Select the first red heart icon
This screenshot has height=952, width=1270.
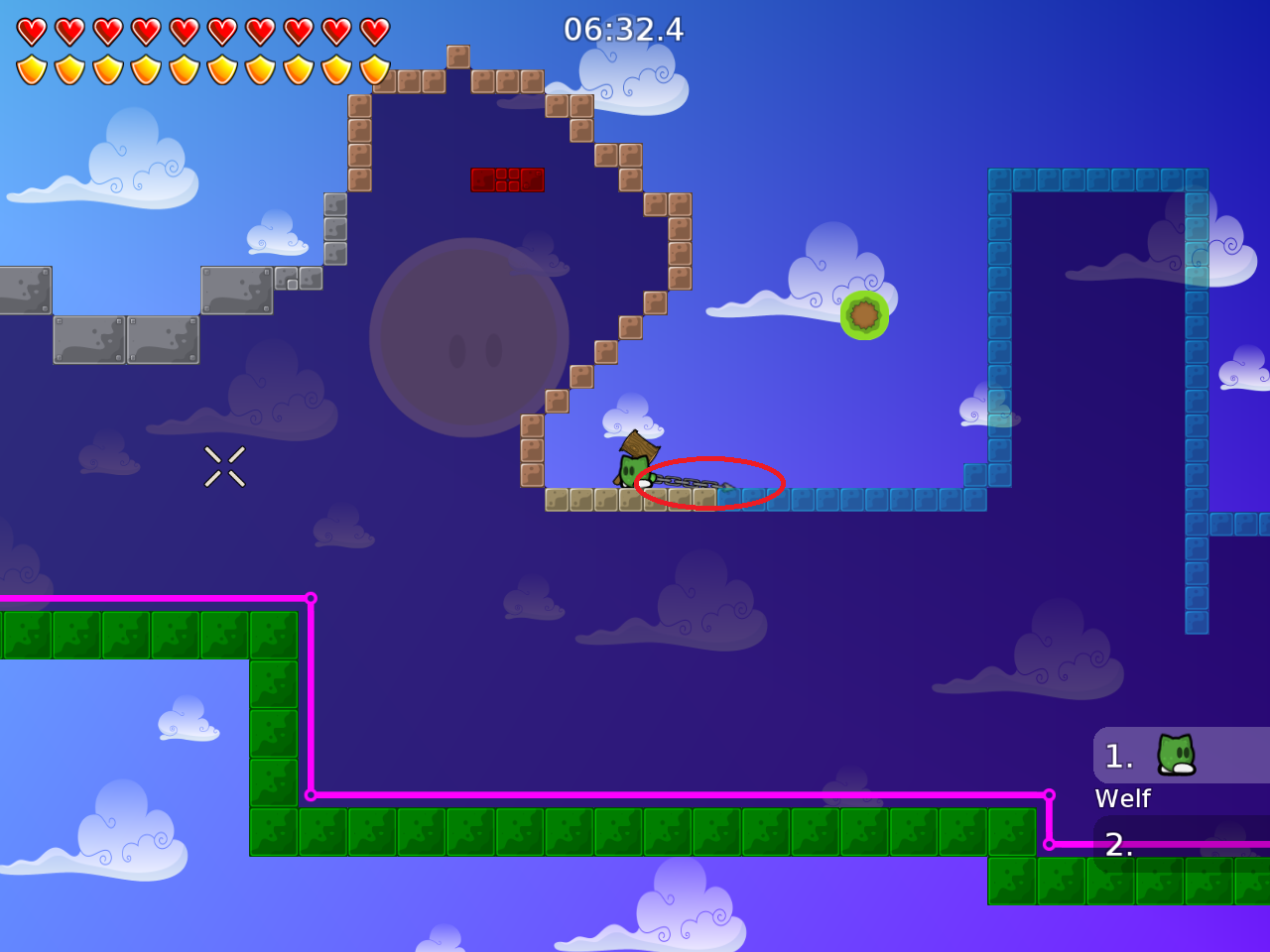click(33, 30)
